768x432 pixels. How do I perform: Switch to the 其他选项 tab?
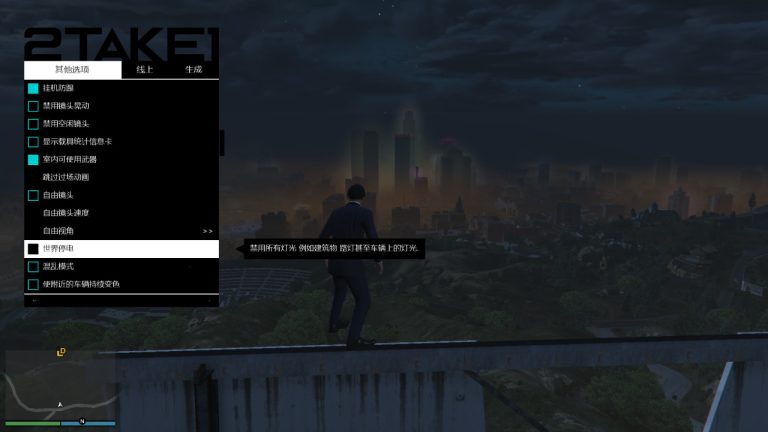(x=72, y=69)
